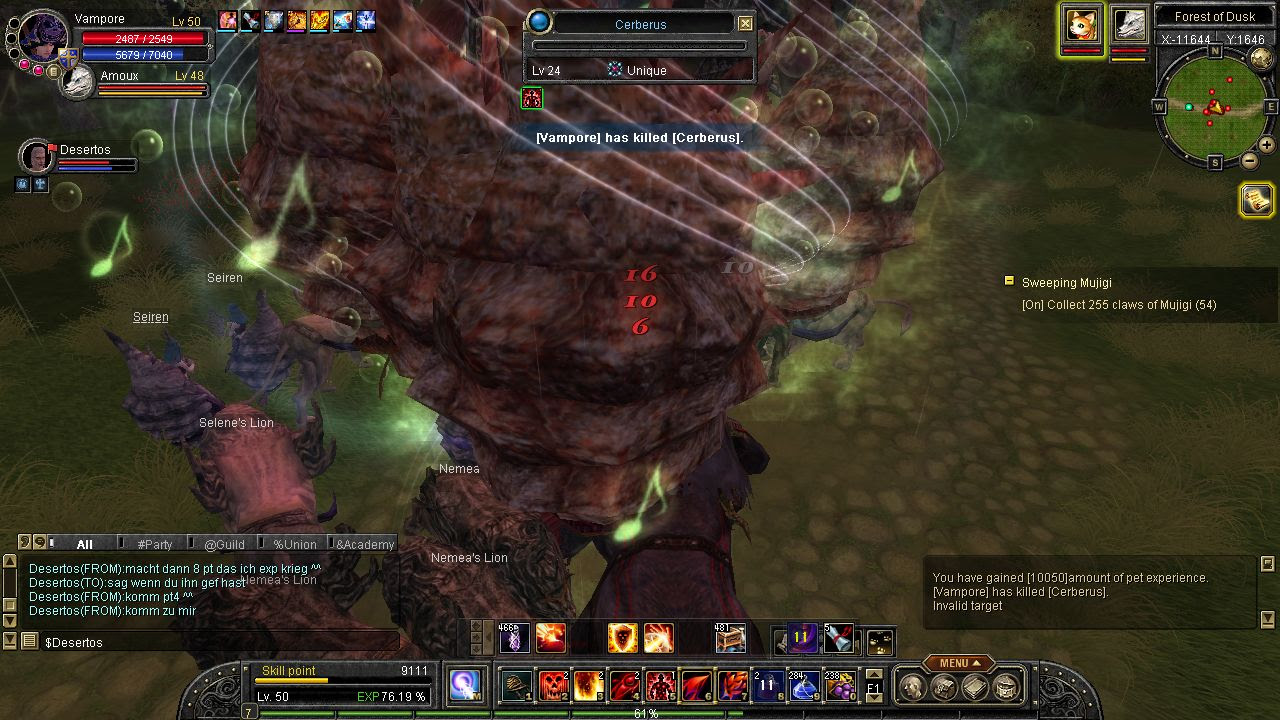Switch chat to the #Party tab

coord(155,544)
